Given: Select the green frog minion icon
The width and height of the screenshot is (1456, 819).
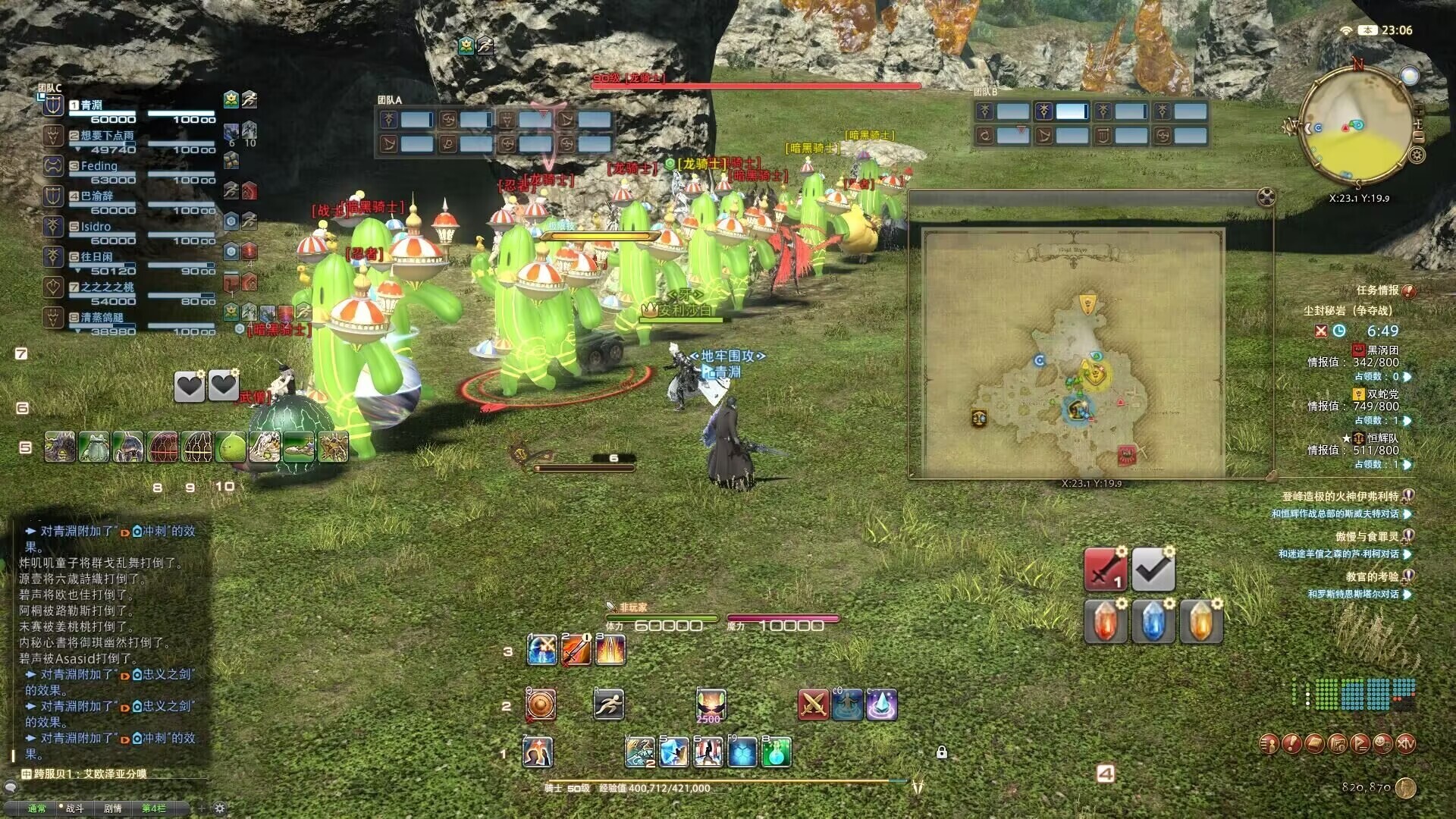Looking at the screenshot, I should (x=95, y=447).
